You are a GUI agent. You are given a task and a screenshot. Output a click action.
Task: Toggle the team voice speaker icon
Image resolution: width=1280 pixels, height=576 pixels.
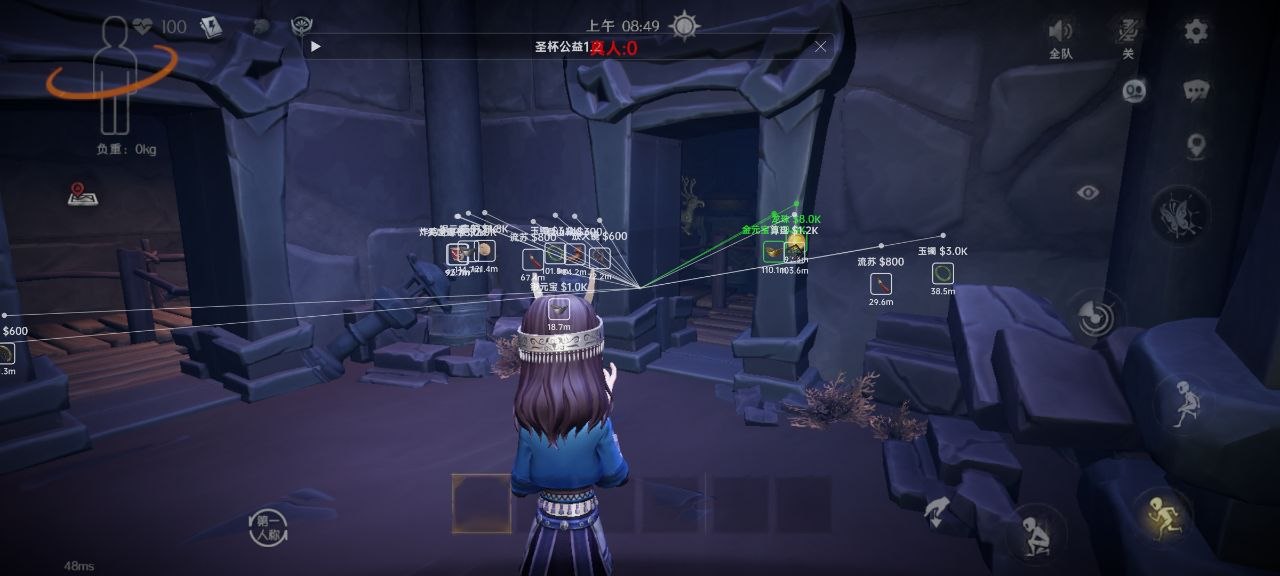coord(1060,31)
